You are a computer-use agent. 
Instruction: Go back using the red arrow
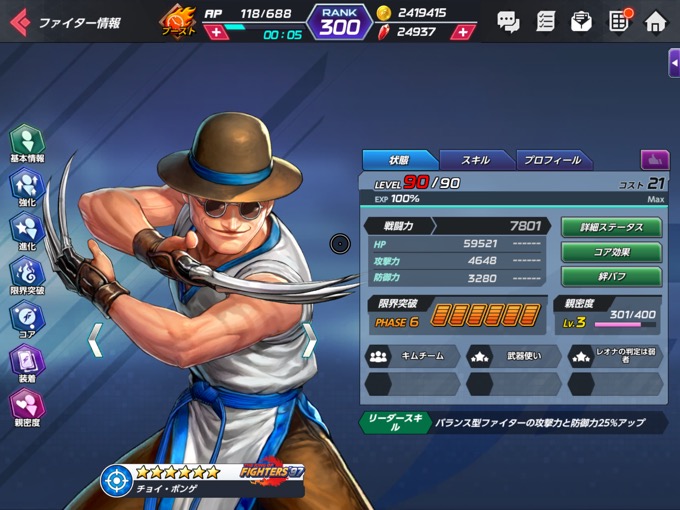pyautogui.click(x=19, y=21)
